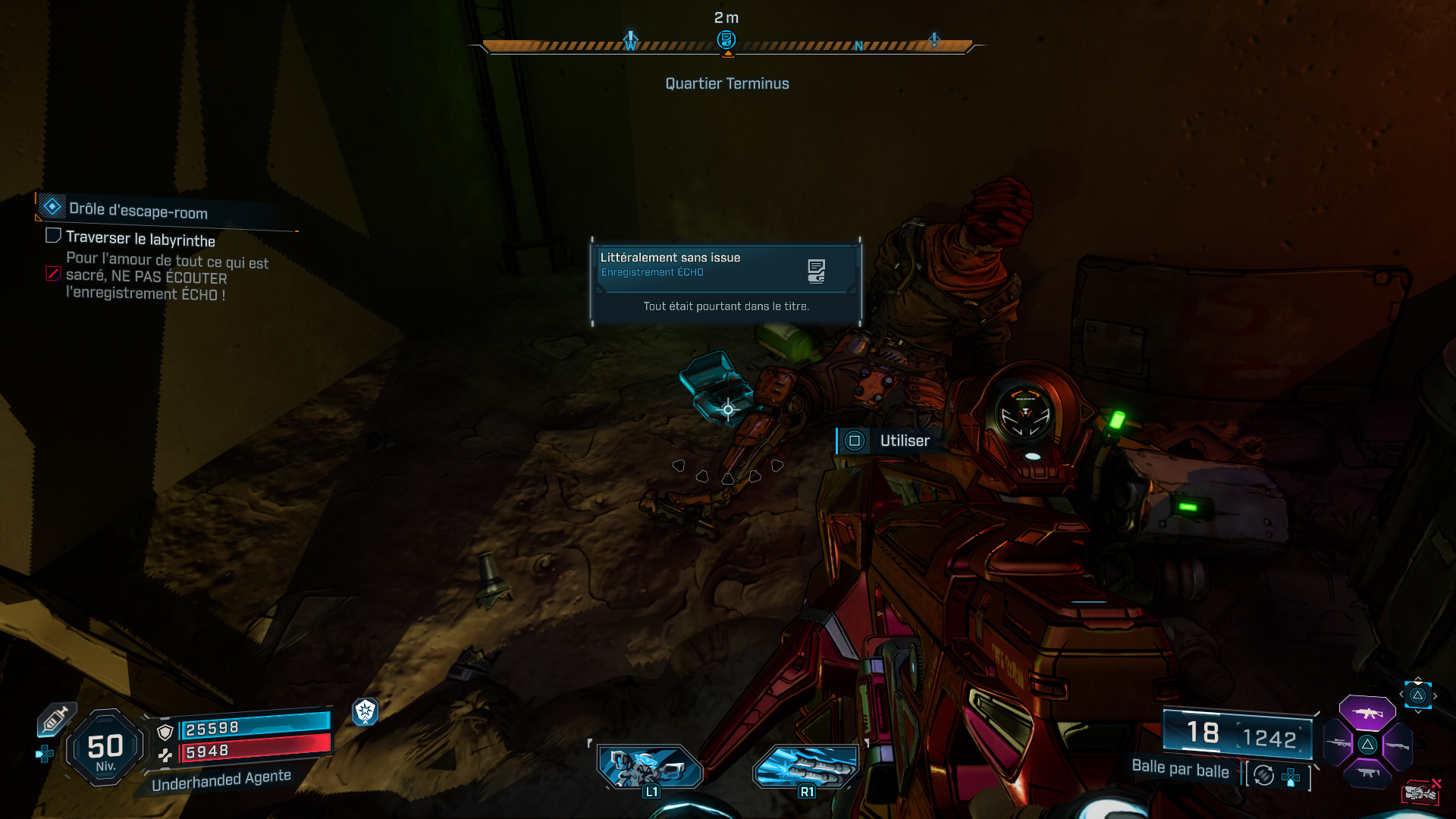The image size is (1456, 819).
Task: Check off the Traverser le labyrinthe objective
Action: point(53,236)
